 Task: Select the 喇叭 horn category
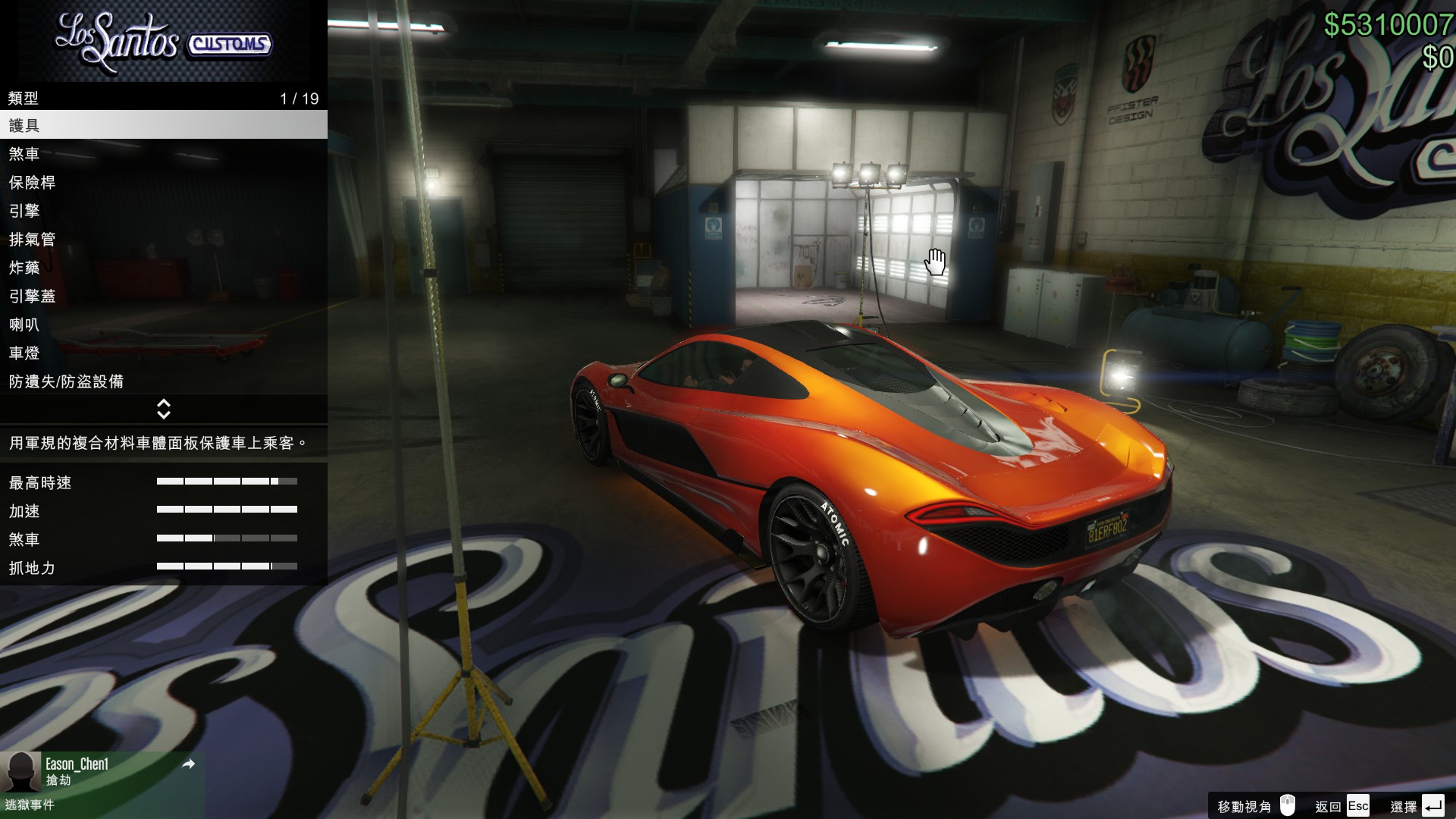163,325
